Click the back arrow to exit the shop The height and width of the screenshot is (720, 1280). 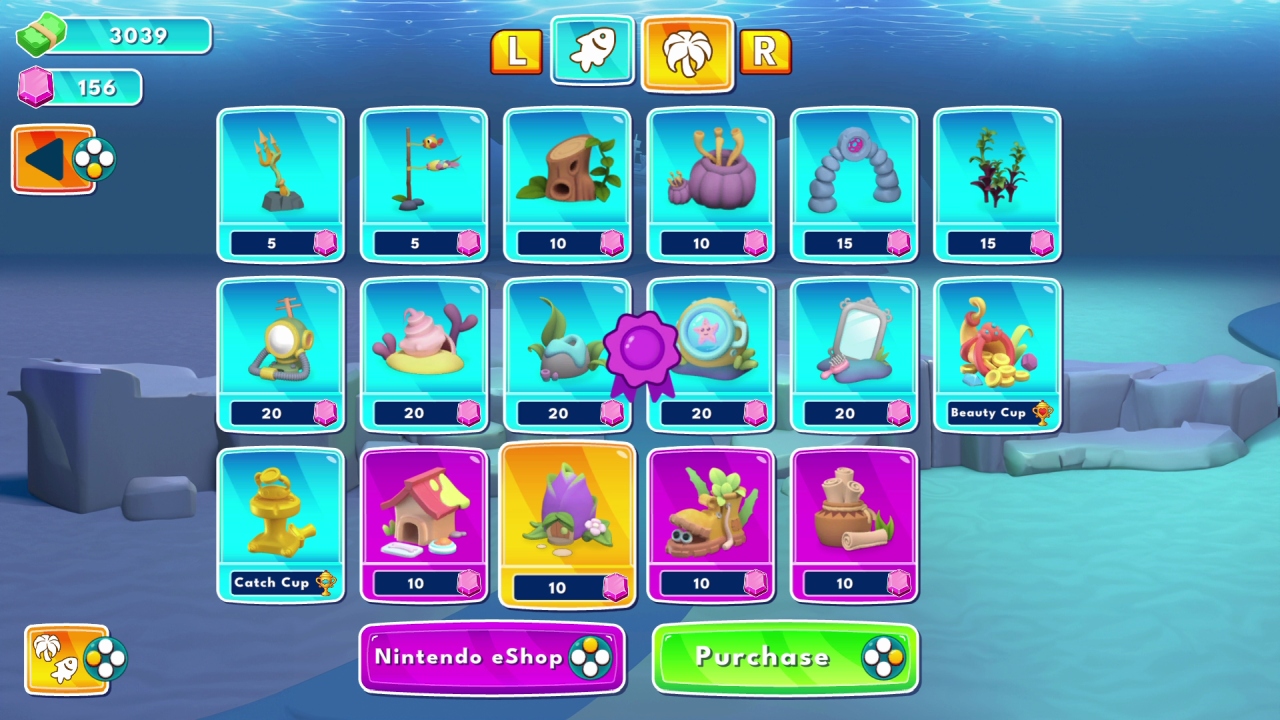point(52,158)
